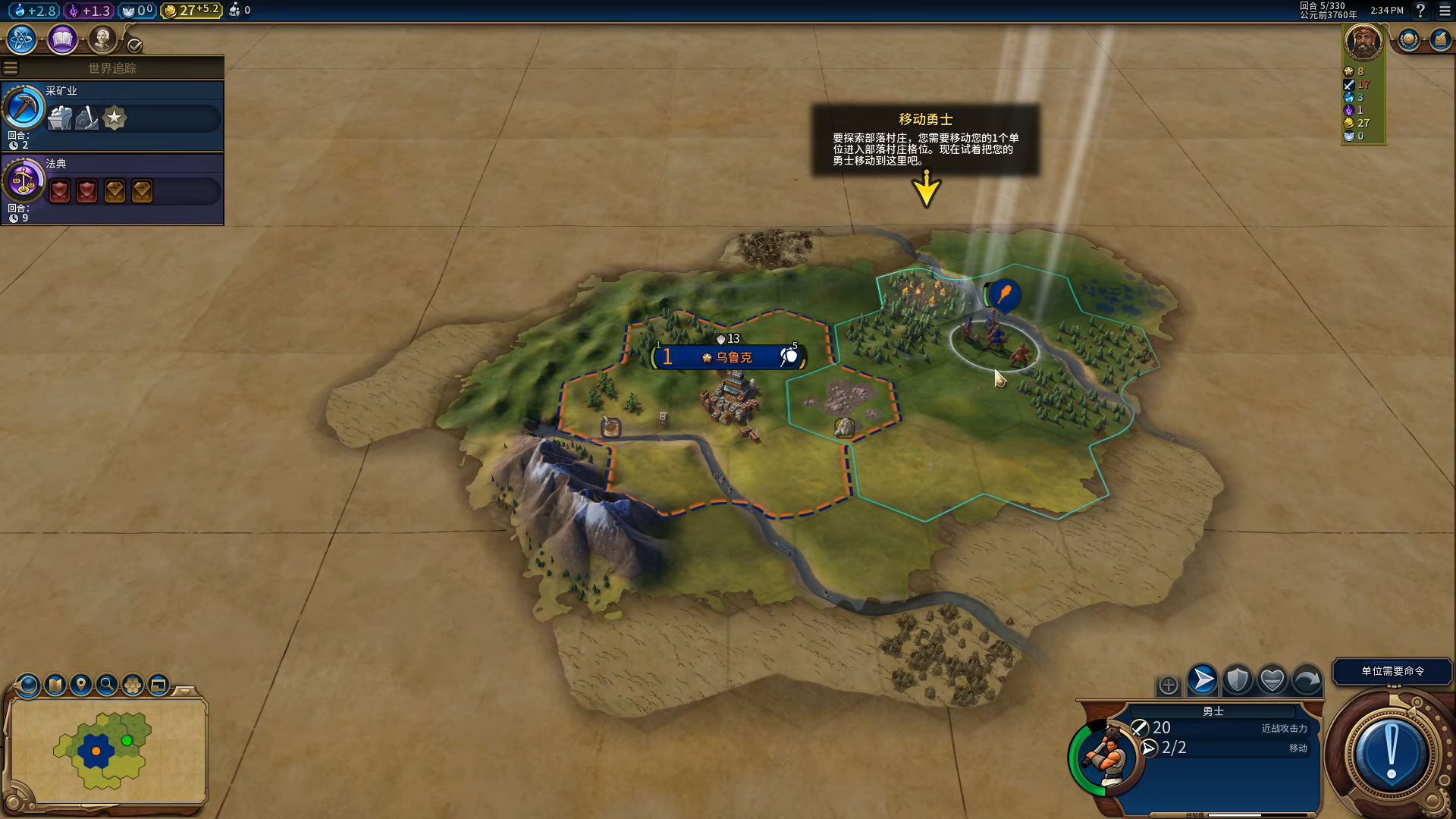Click the 法典 civic scales icon
The image size is (1456, 819).
point(24,181)
